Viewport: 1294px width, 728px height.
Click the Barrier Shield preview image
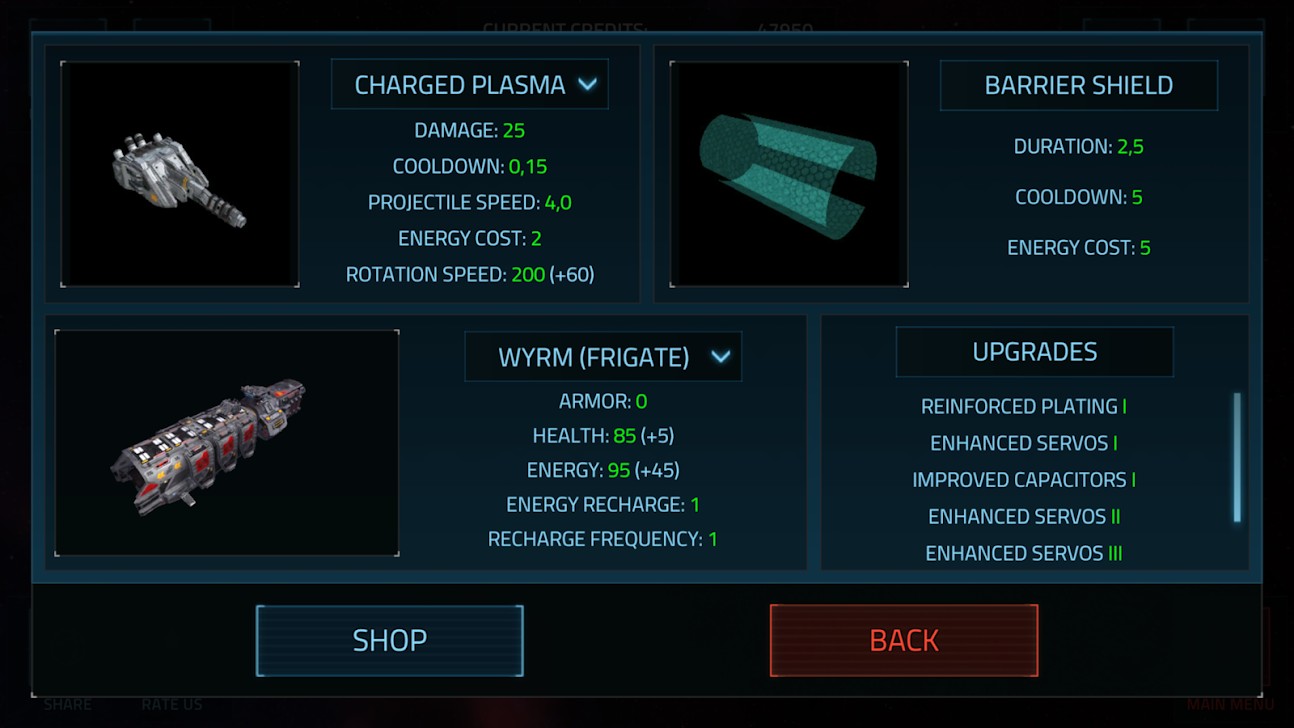coord(789,174)
